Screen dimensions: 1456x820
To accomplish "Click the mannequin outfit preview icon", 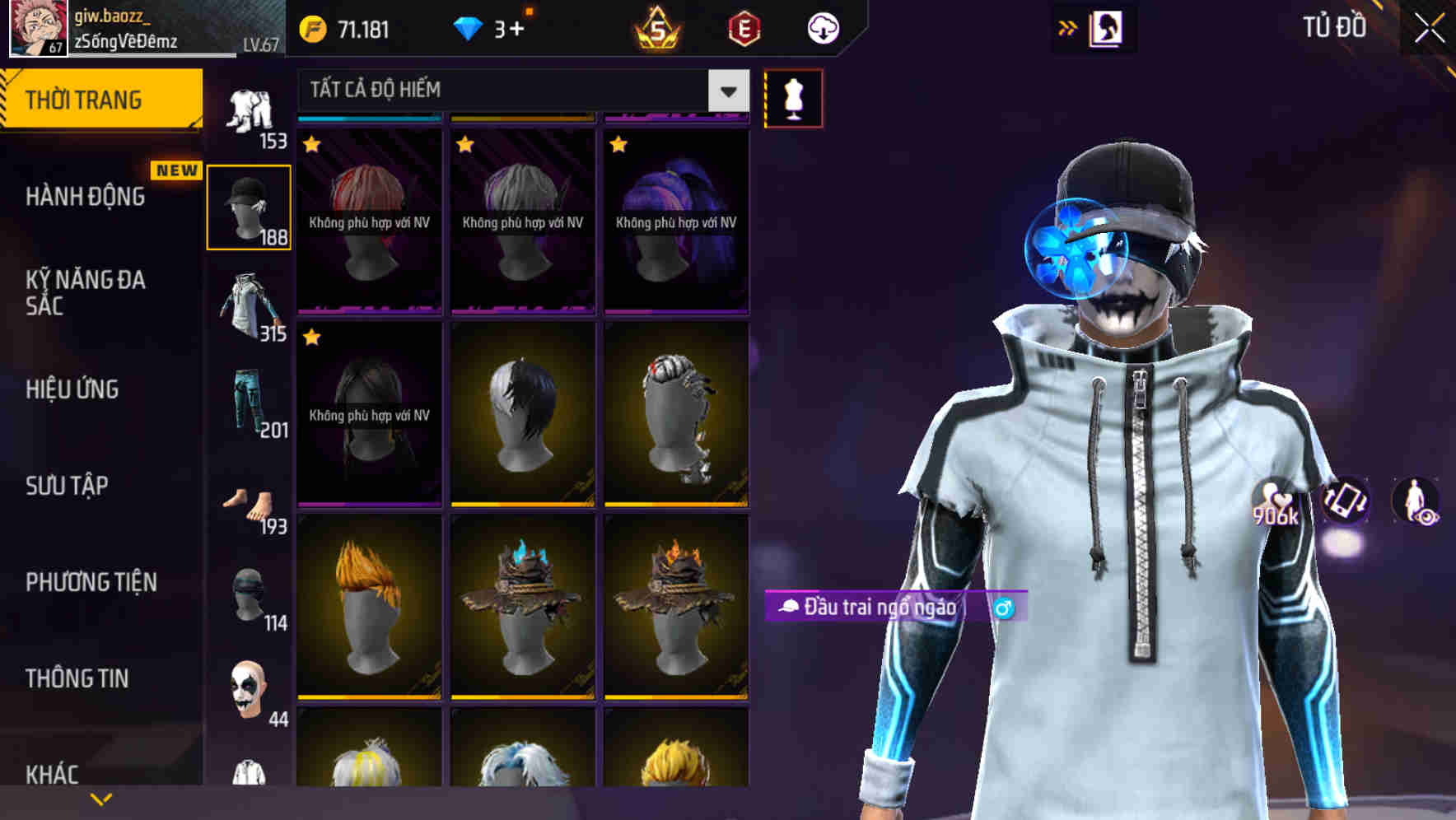I will [x=793, y=97].
